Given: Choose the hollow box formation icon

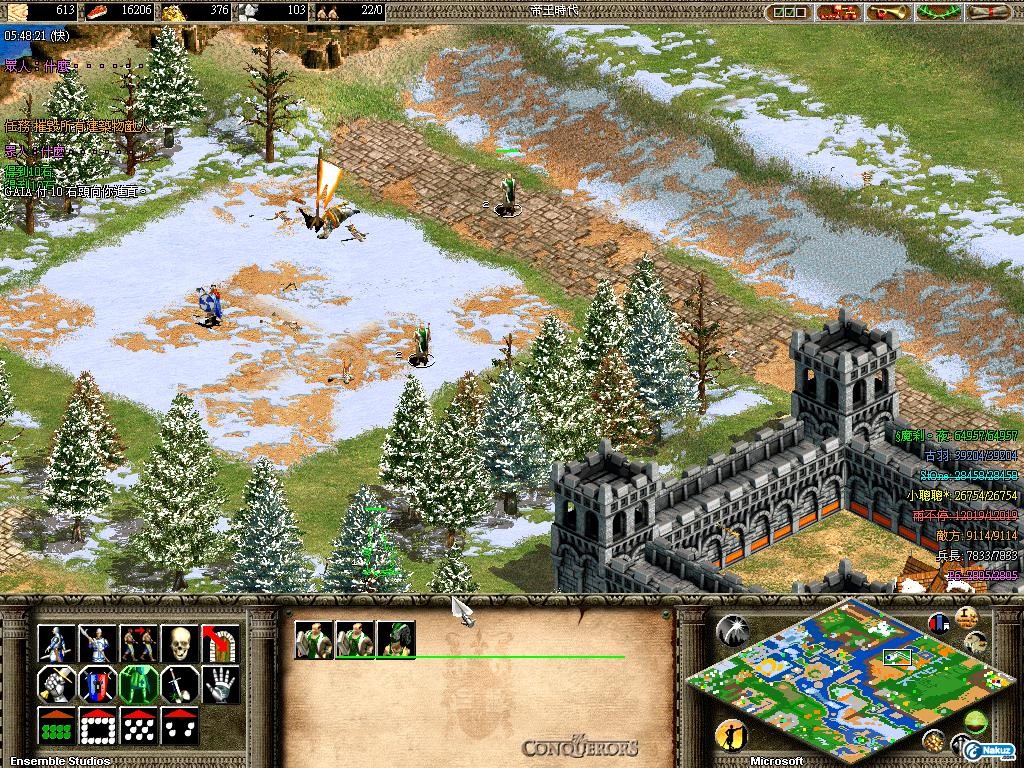Looking at the screenshot, I should click(97, 727).
